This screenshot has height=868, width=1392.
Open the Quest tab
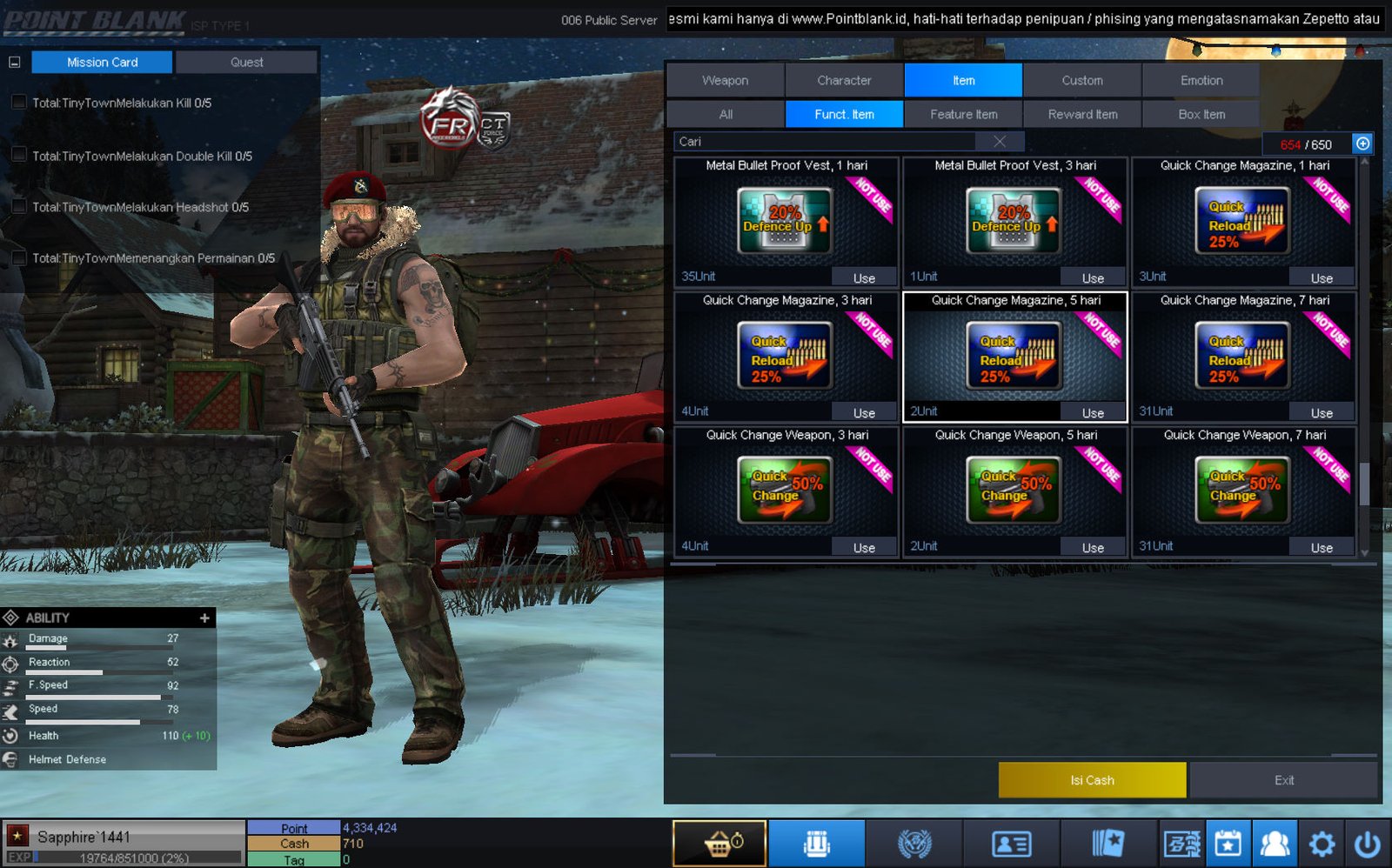[x=246, y=63]
